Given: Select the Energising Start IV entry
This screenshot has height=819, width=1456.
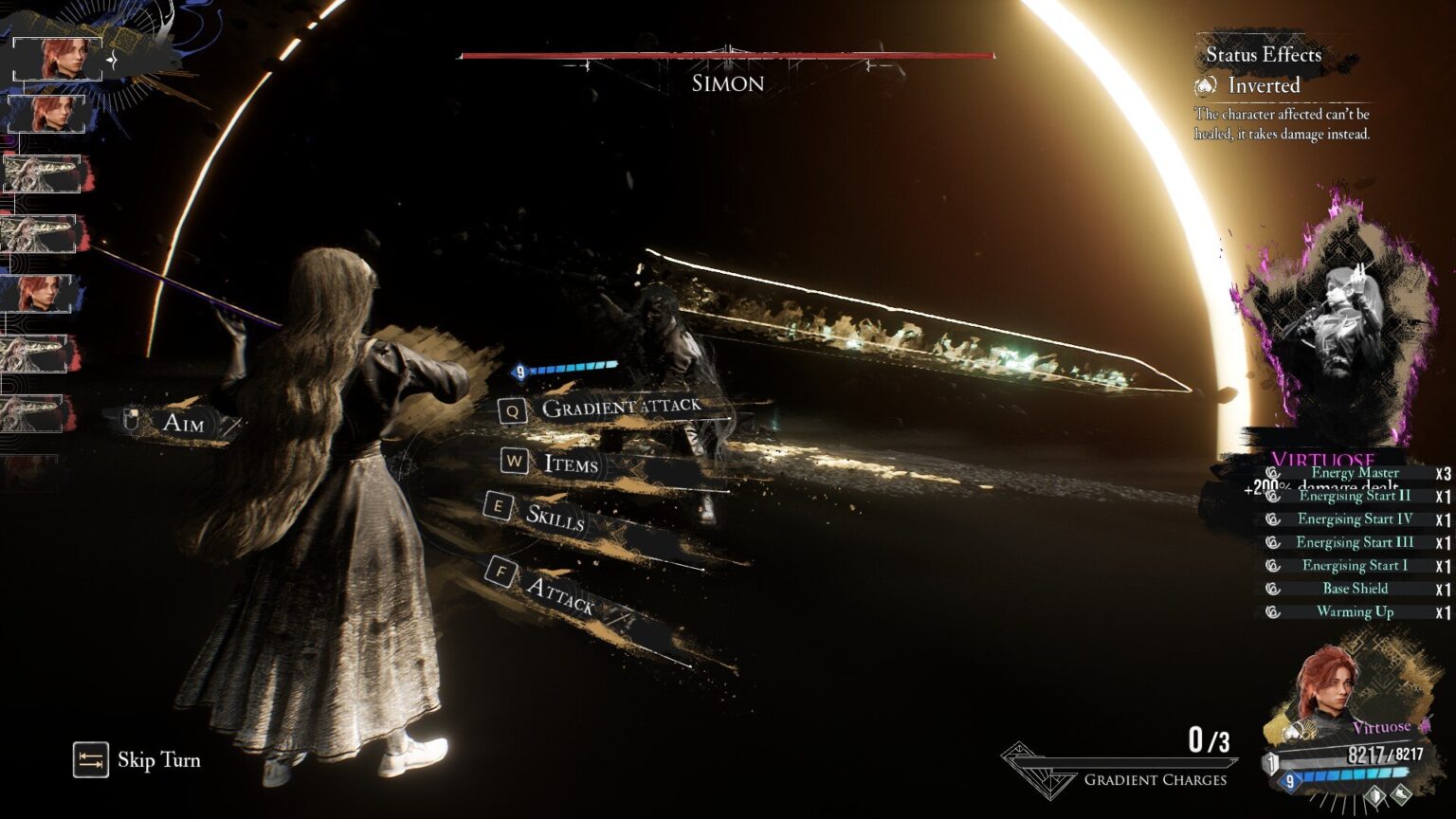Looking at the screenshot, I should point(1355,519).
